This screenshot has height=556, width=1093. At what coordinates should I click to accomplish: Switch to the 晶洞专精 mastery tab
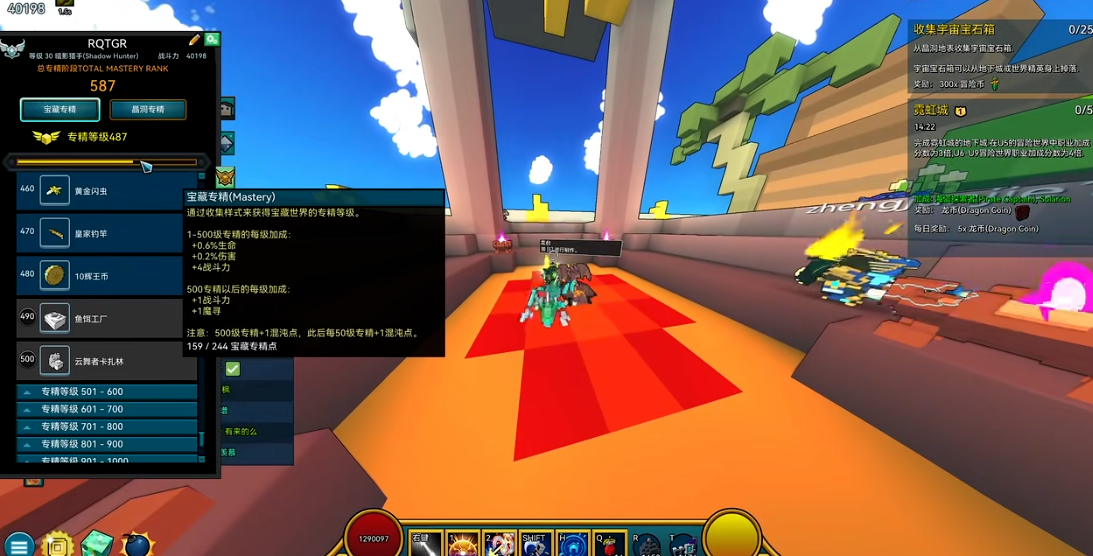pos(147,109)
